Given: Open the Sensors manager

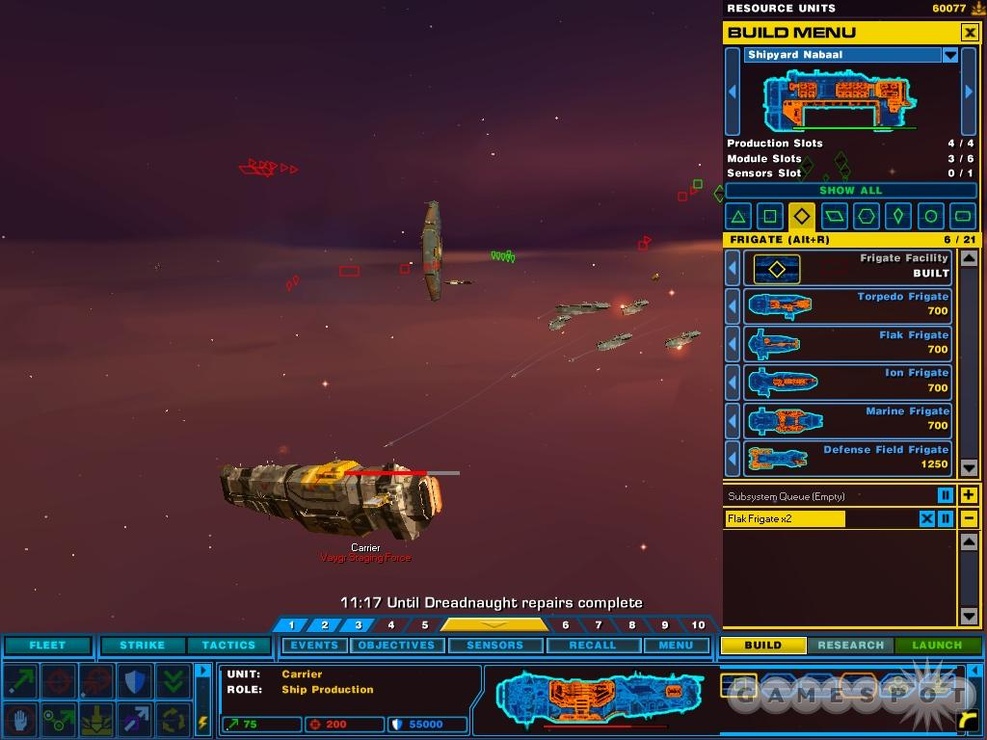Looking at the screenshot, I should (495, 645).
